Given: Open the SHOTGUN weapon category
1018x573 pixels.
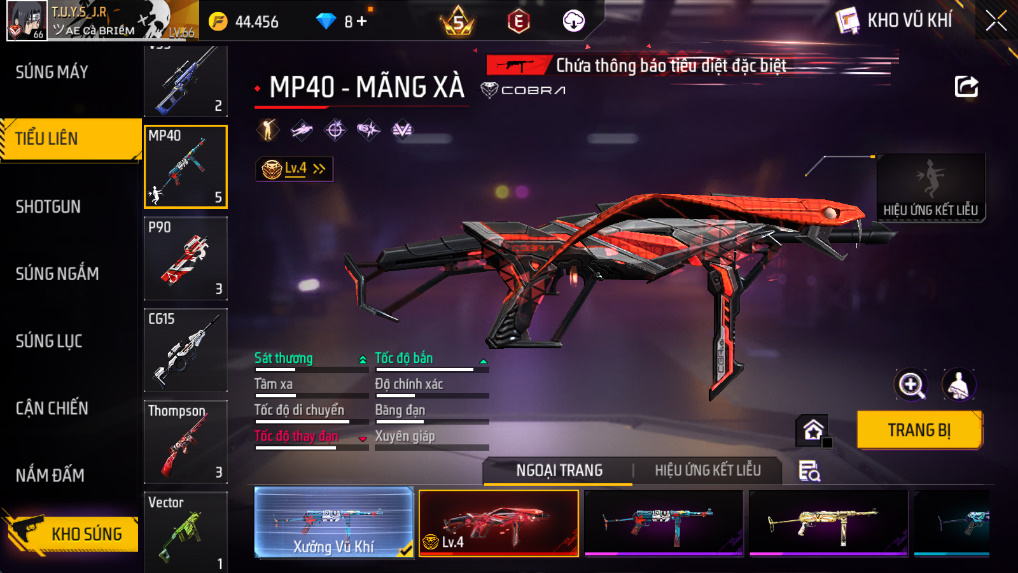Looking at the screenshot, I should pyautogui.click(x=49, y=207).
